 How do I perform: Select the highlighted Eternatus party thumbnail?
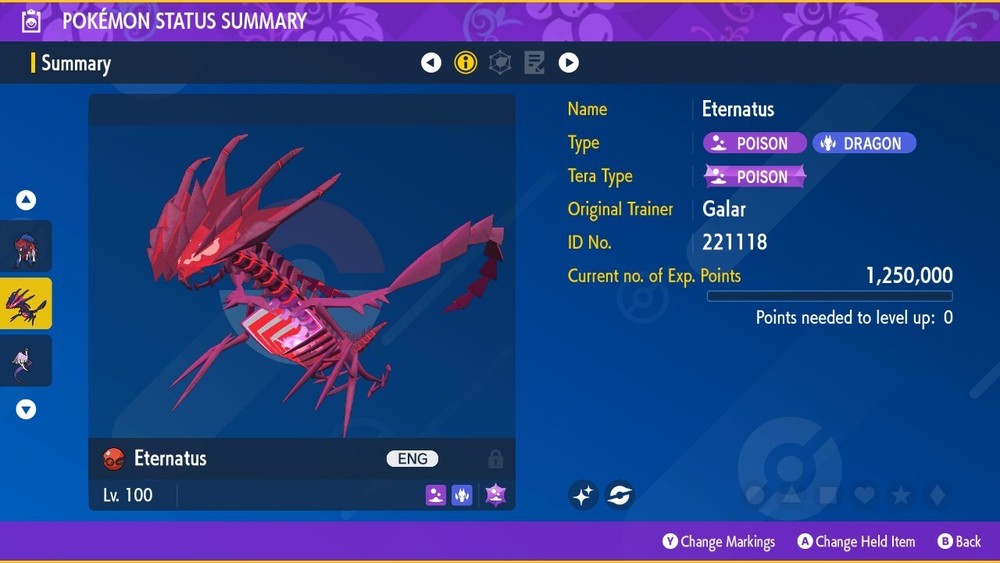(26, 304)
